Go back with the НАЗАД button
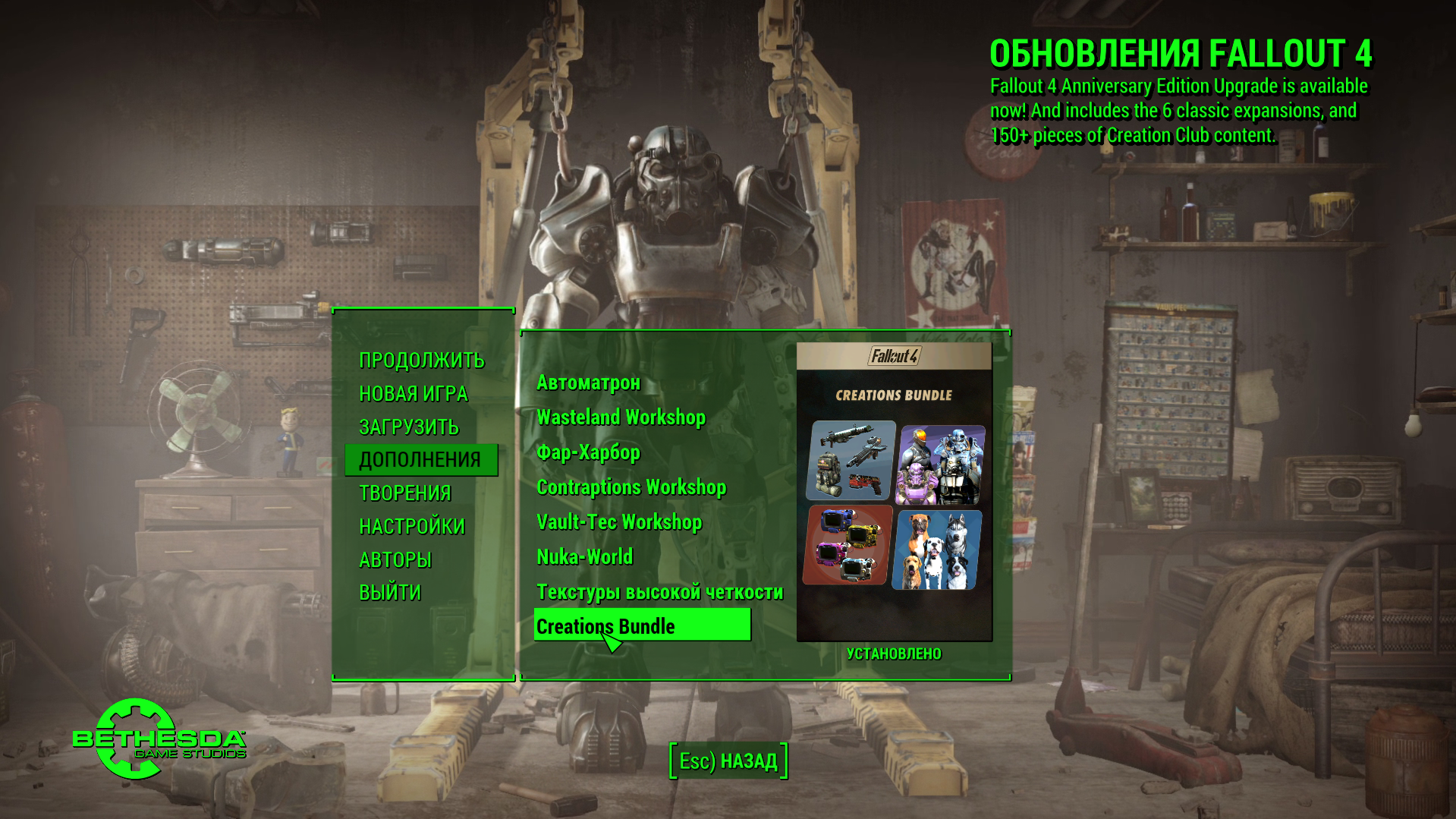The width and height of the screenshot is (1456, 819). (728, 761)
